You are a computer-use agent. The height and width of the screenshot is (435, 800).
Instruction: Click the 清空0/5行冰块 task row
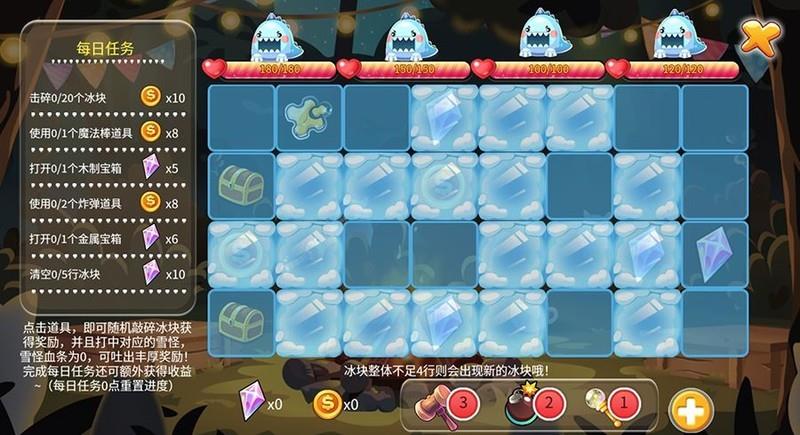pyautogui.click(x=108, y=272)
